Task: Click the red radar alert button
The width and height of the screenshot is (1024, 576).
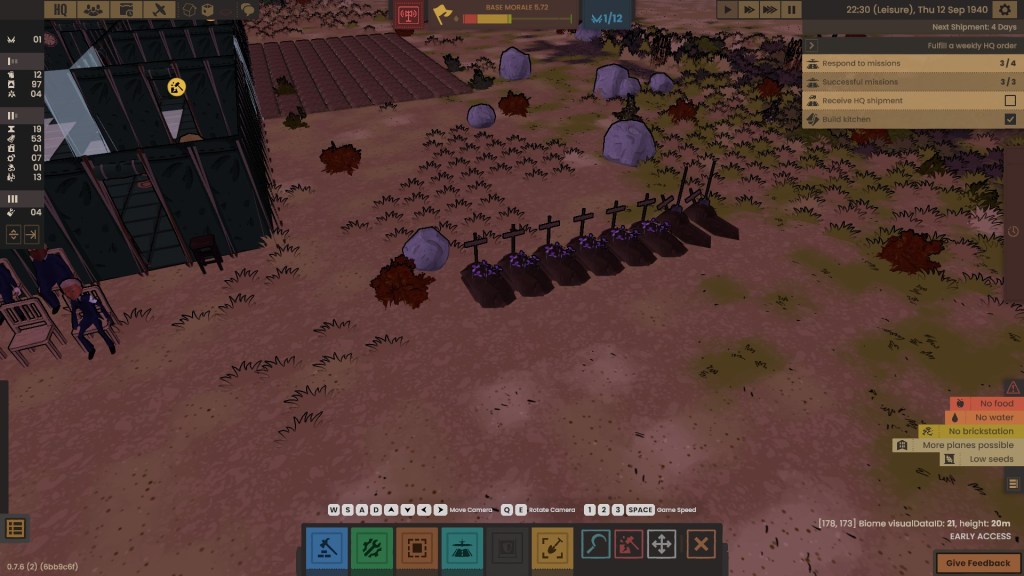Action: [408, 15]
